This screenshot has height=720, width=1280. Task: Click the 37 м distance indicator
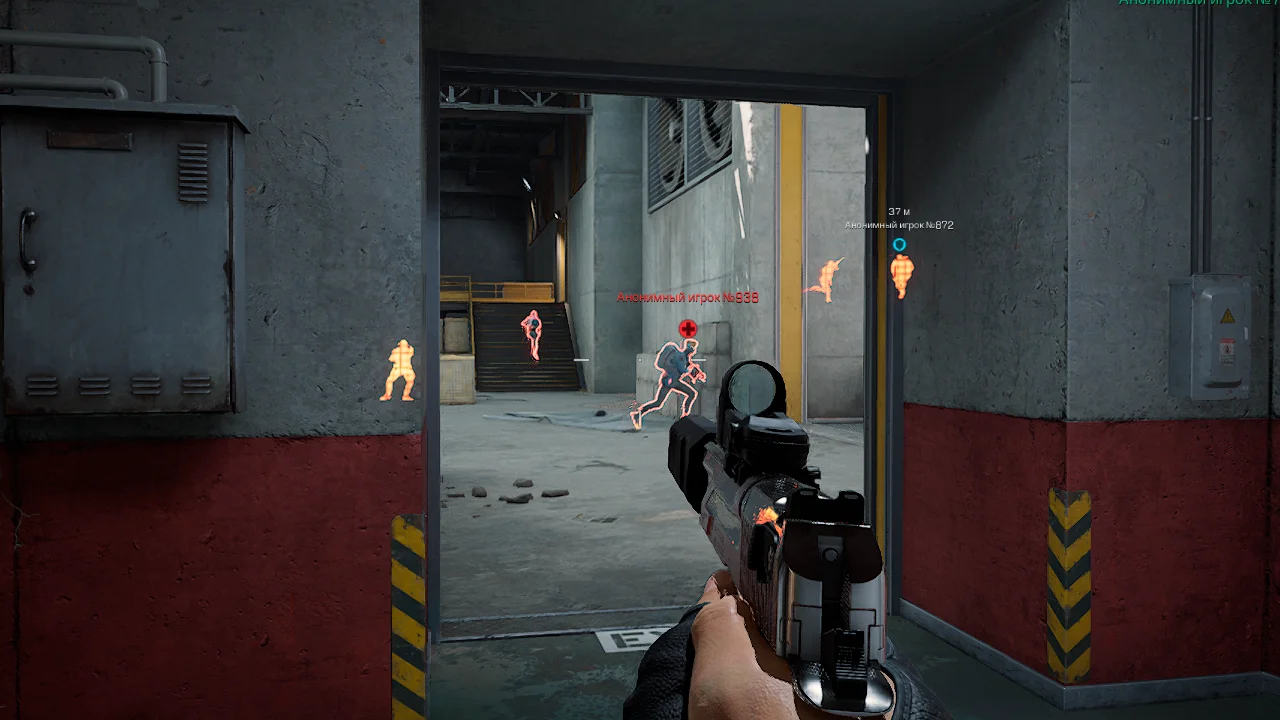[x=901, y=211]
